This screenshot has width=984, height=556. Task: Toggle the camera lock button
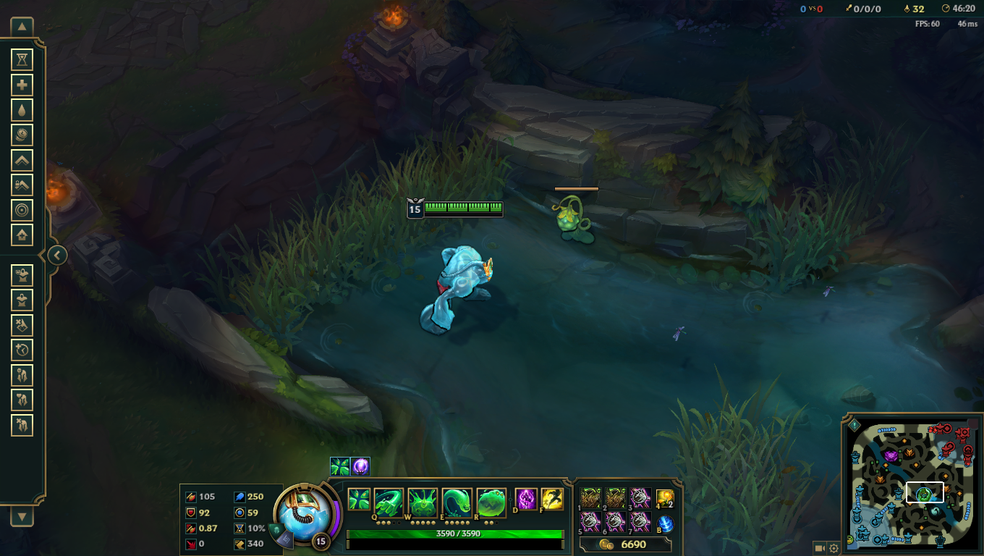[x=820, y=548]
